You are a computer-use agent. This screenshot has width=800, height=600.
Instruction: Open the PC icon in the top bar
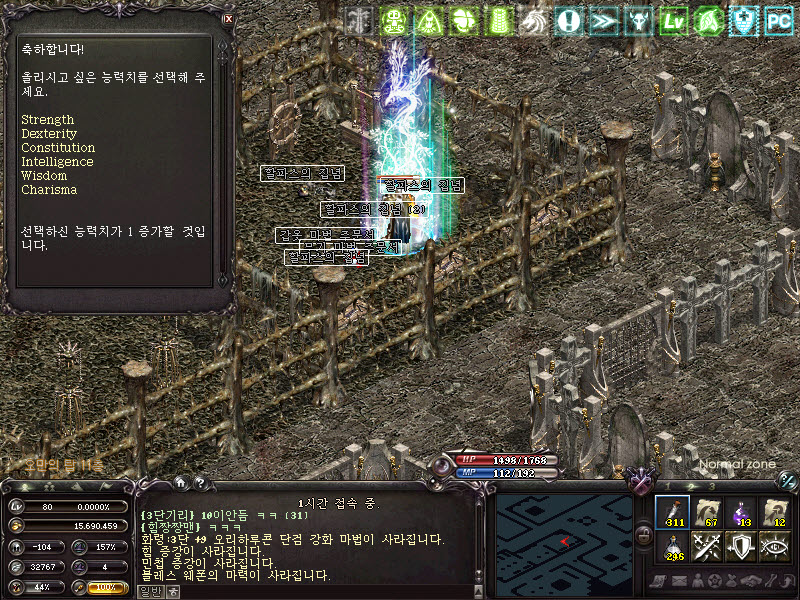778,20
